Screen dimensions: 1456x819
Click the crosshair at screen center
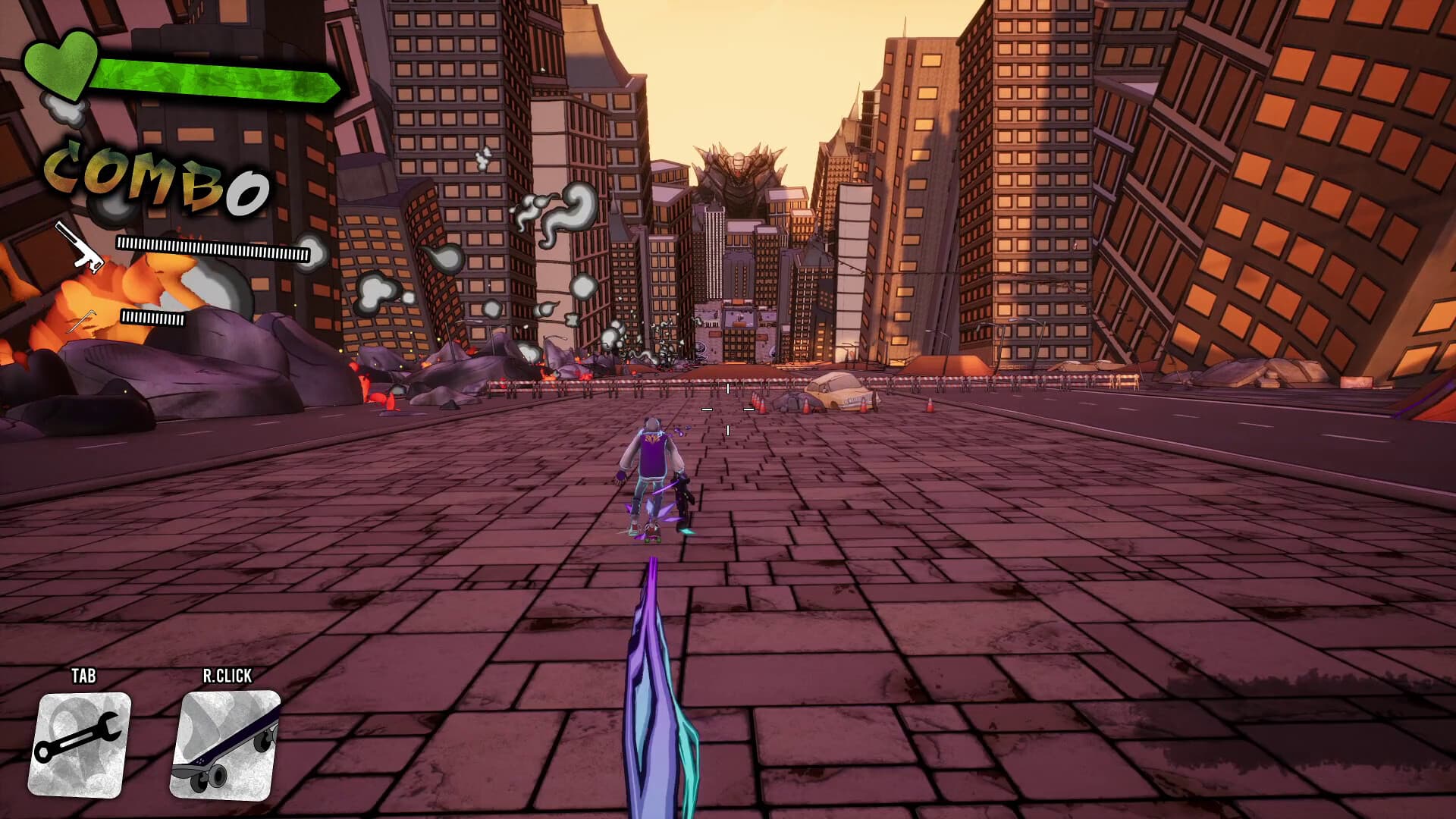(728, 409)
